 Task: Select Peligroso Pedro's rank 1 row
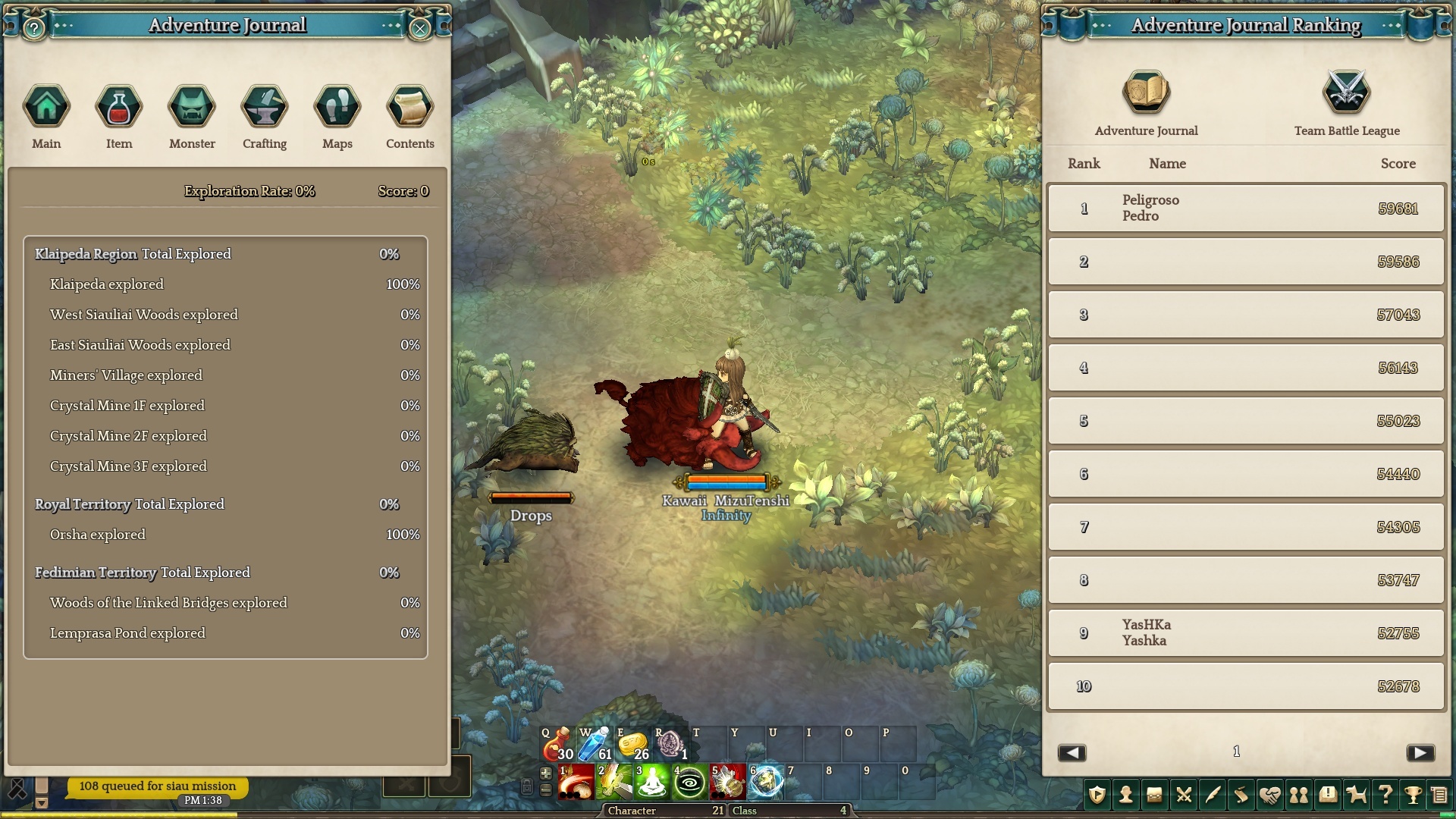click(1246, 208)
